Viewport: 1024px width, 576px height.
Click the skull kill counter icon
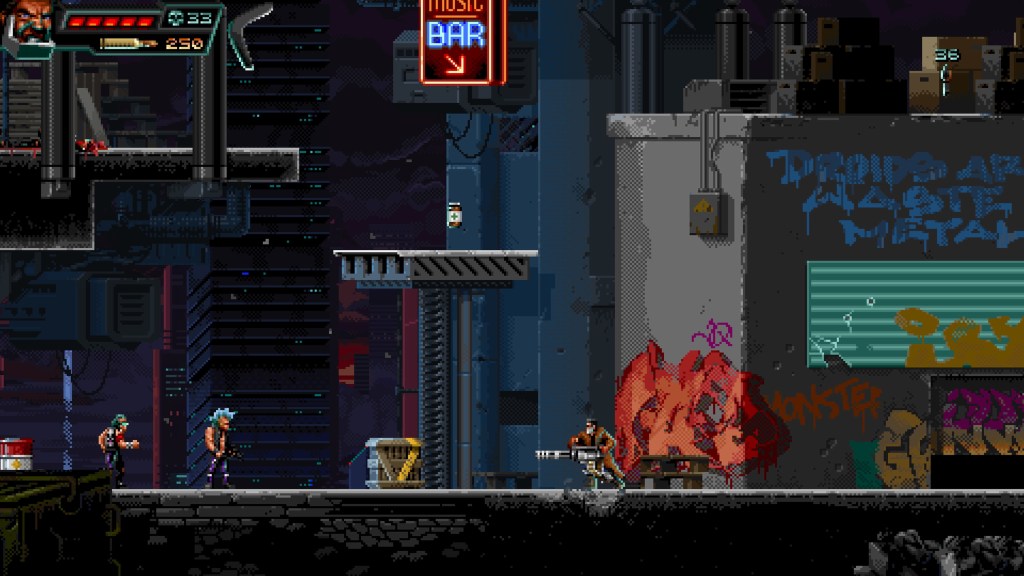(176, 18)
